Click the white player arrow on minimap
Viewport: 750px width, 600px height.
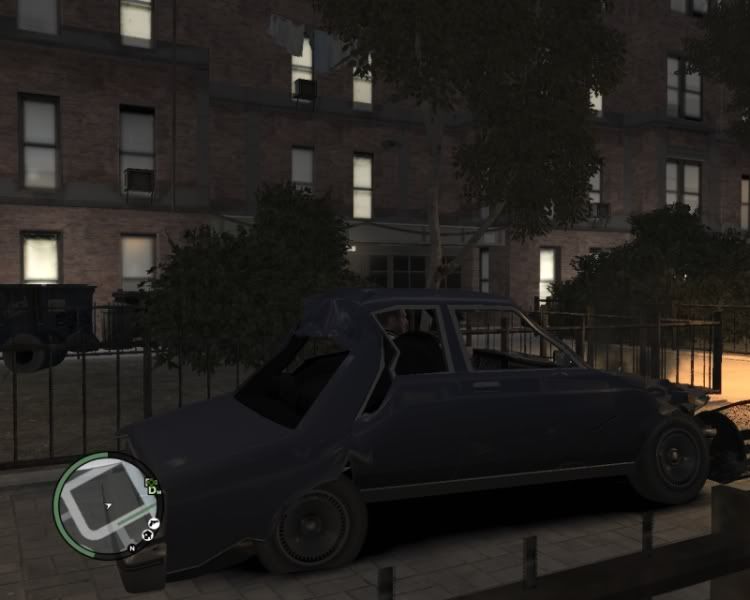107,506
